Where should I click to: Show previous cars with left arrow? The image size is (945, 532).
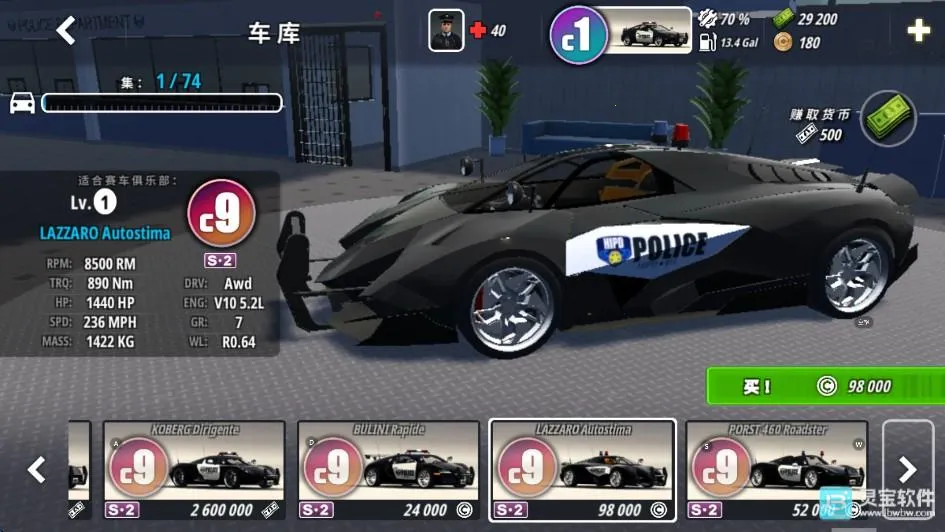click(36, 468)
